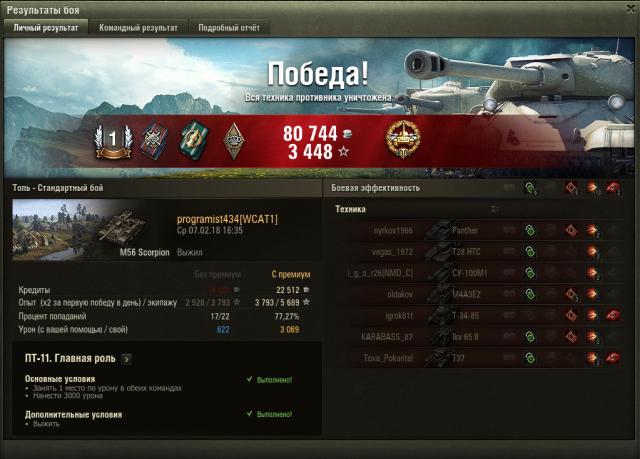Open the Подробный отчёт tab

click(228, 28)
